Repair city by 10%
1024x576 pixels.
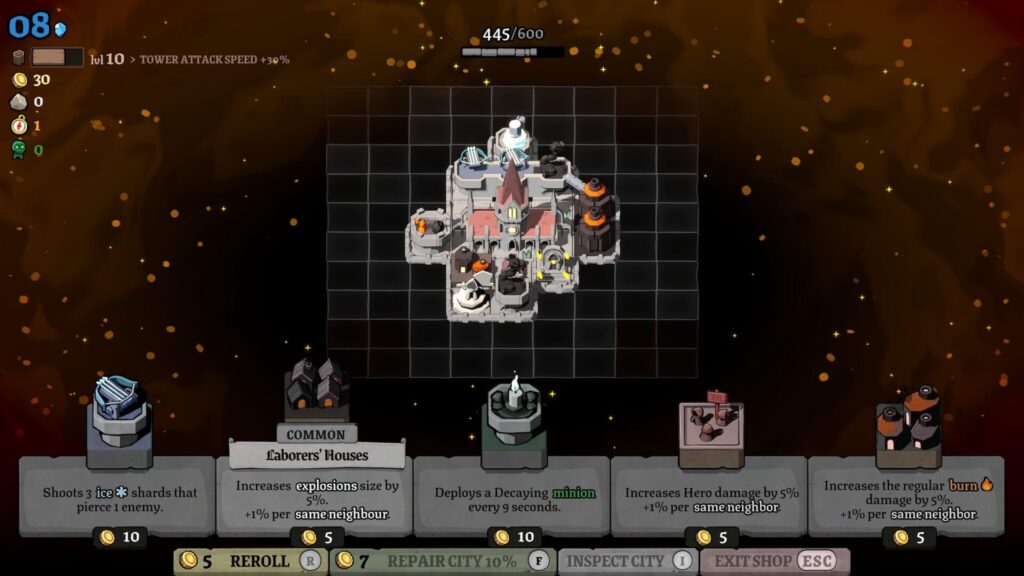(x=443, y=561)
